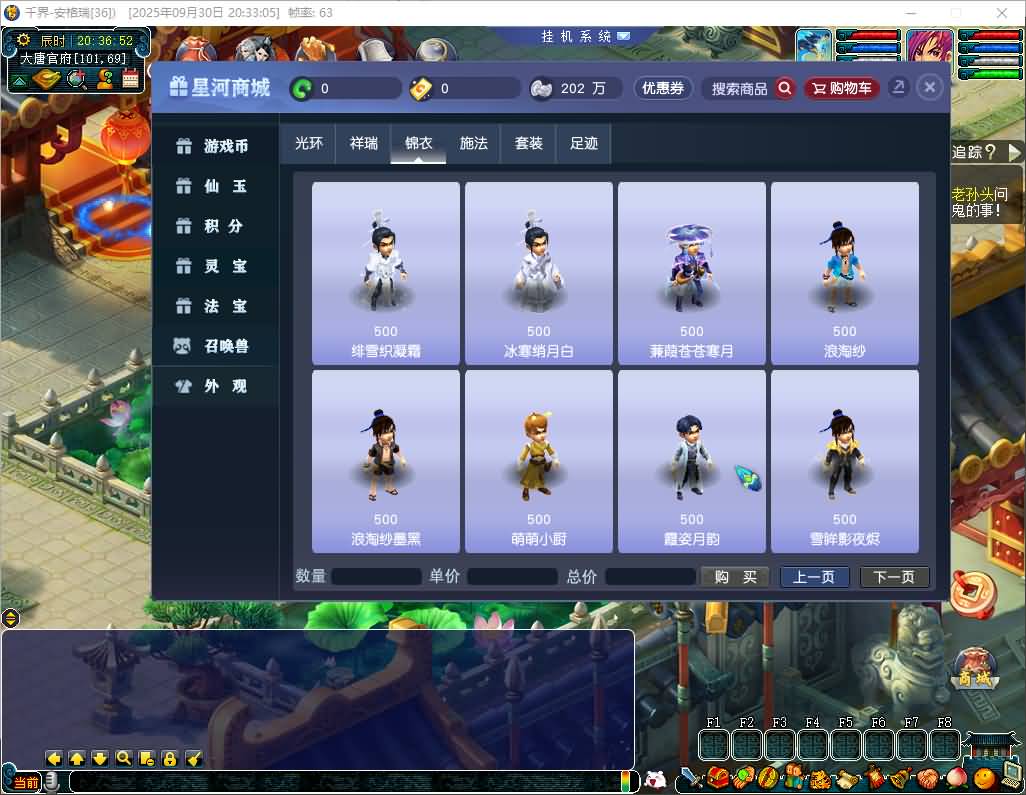The height and width of the screenshot is (795, 1026).
Task: Open the 召唤兽 shop category
Action: click(215, 346)
